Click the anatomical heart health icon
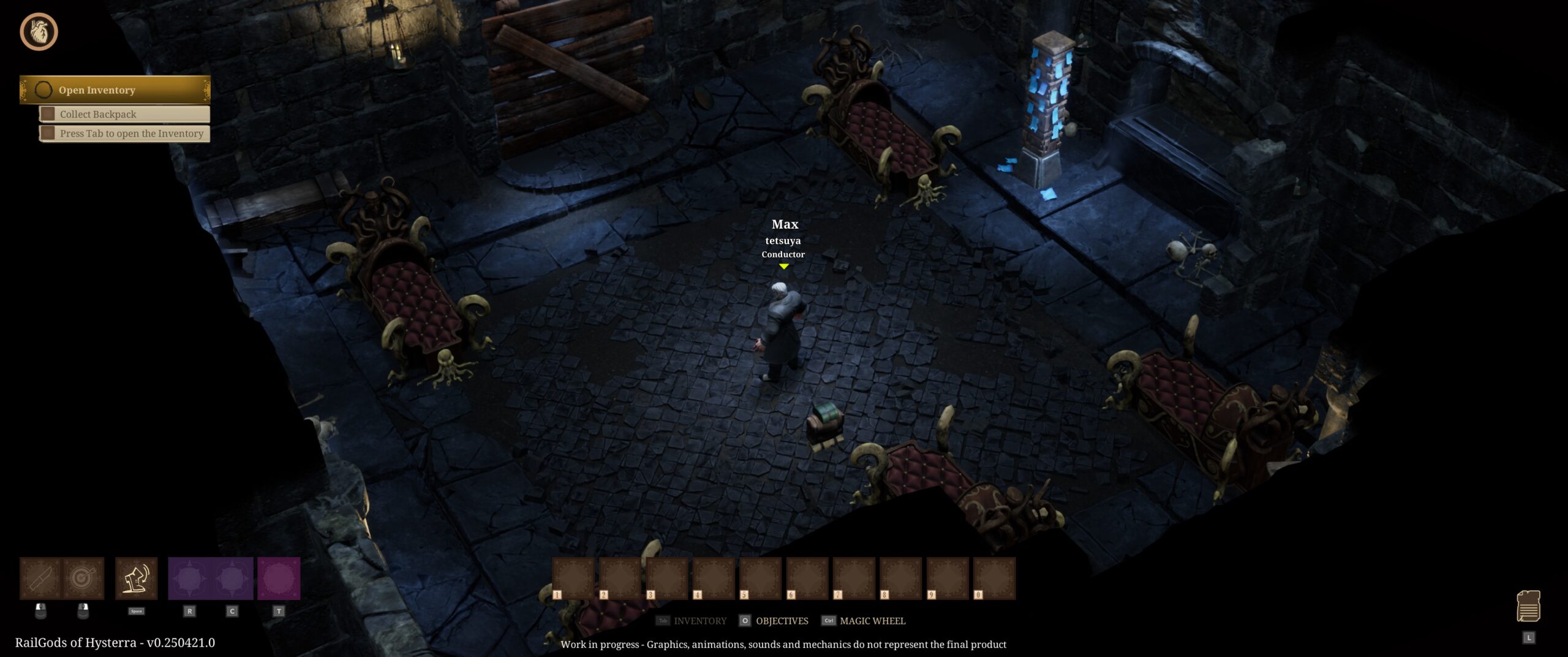 point(39,32)
